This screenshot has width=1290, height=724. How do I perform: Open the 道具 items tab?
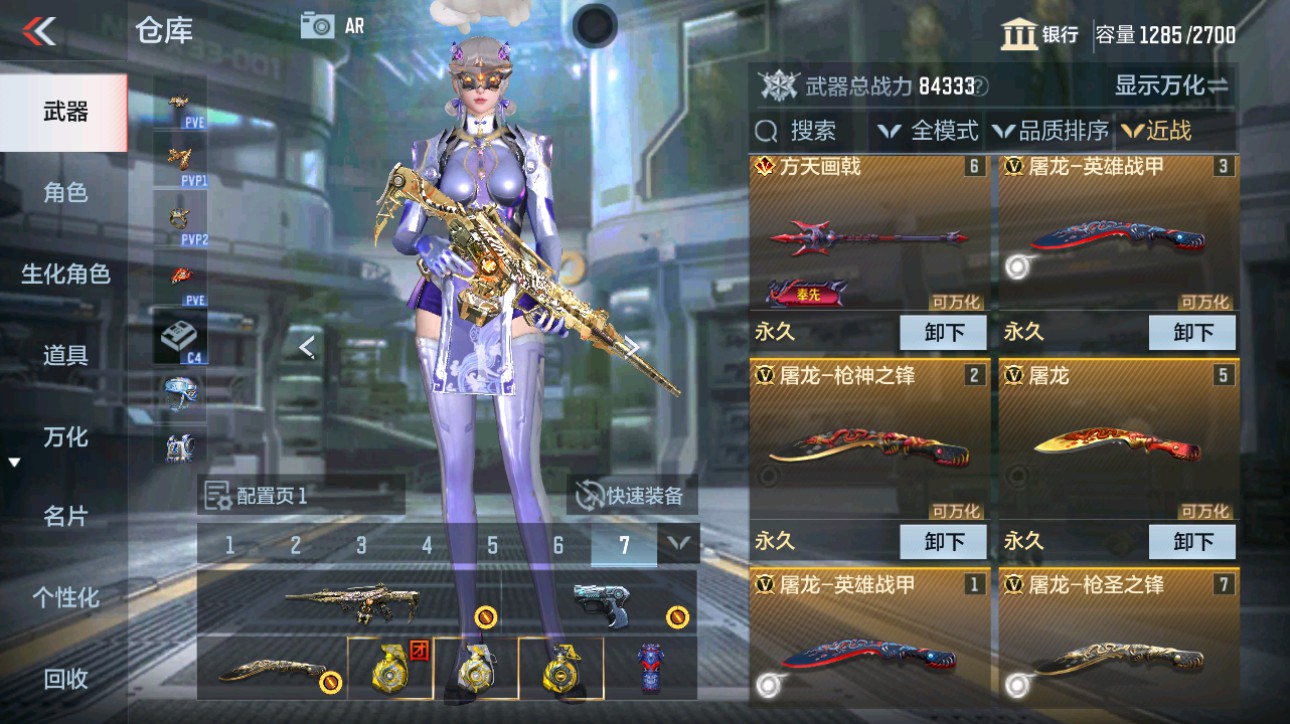tap(62, 354)
